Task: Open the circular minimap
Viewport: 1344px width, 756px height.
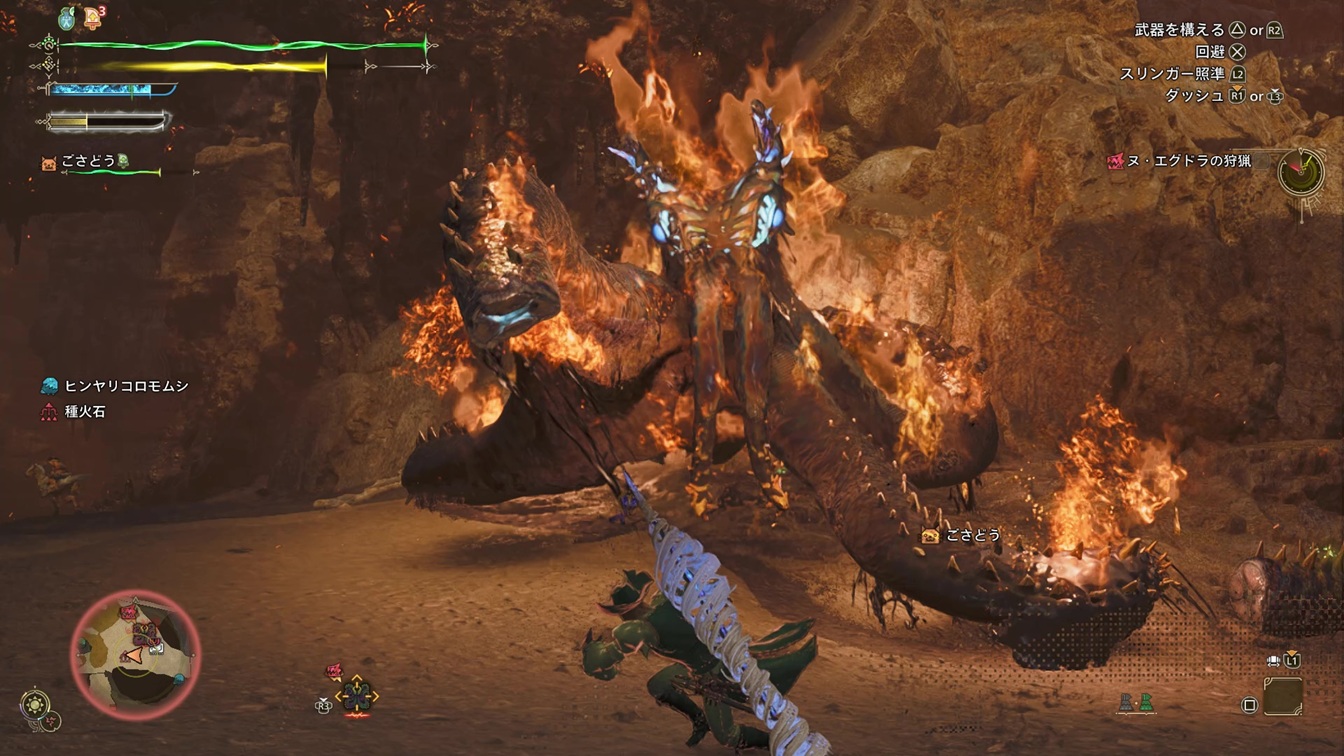Action: 135,655
